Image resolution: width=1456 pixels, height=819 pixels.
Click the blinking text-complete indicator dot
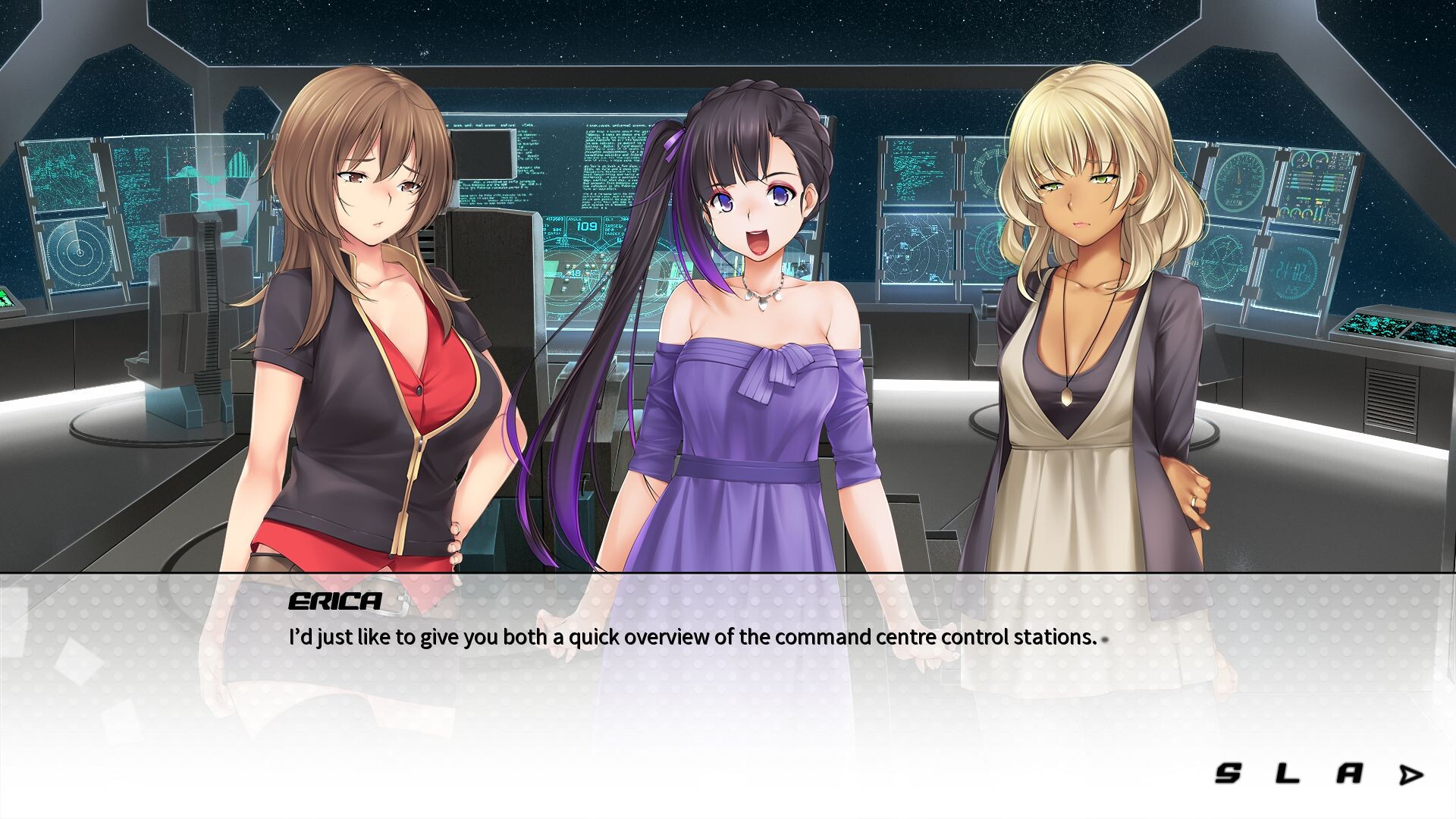1105,641
